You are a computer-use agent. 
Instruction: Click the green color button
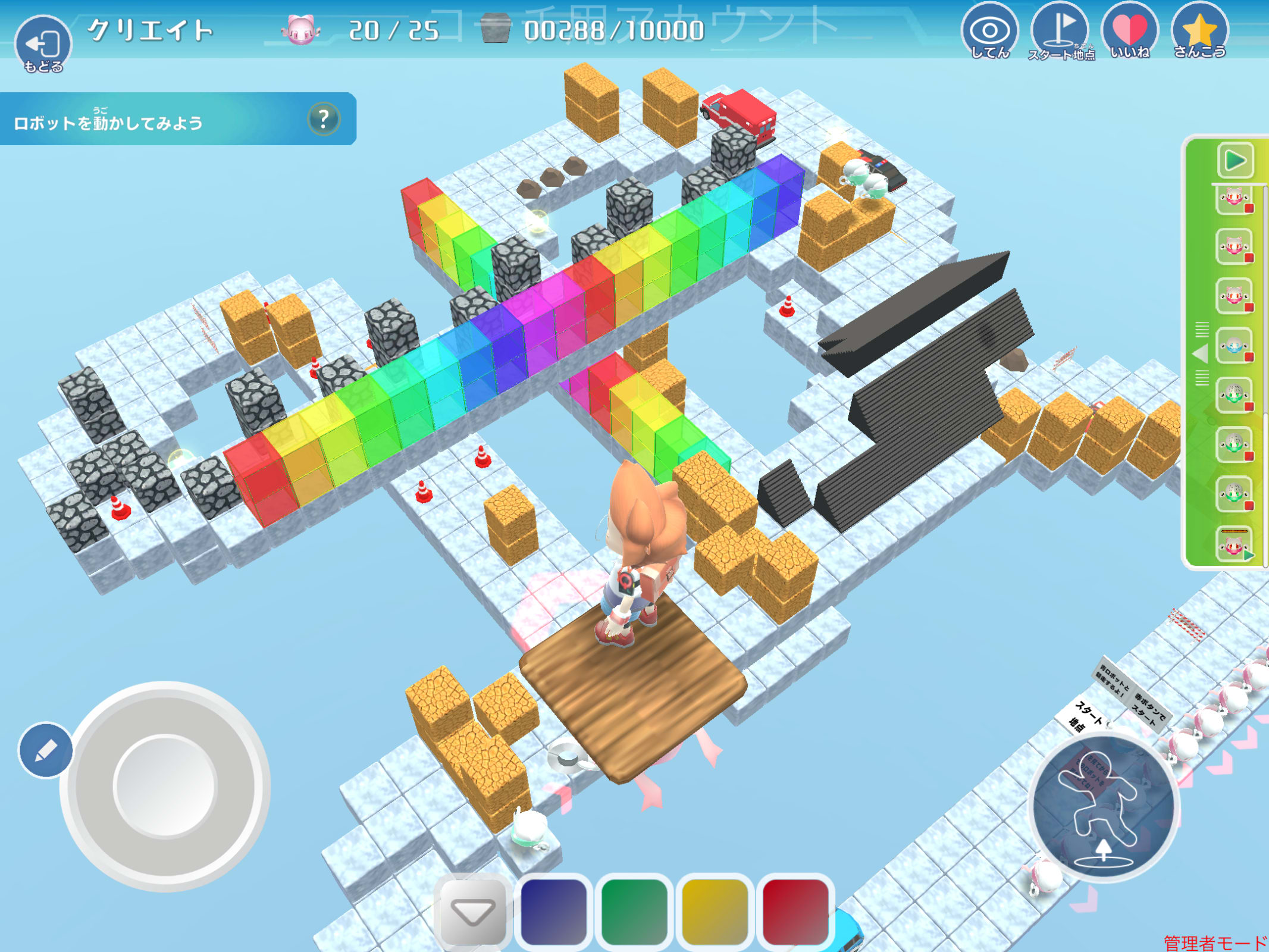634,910
